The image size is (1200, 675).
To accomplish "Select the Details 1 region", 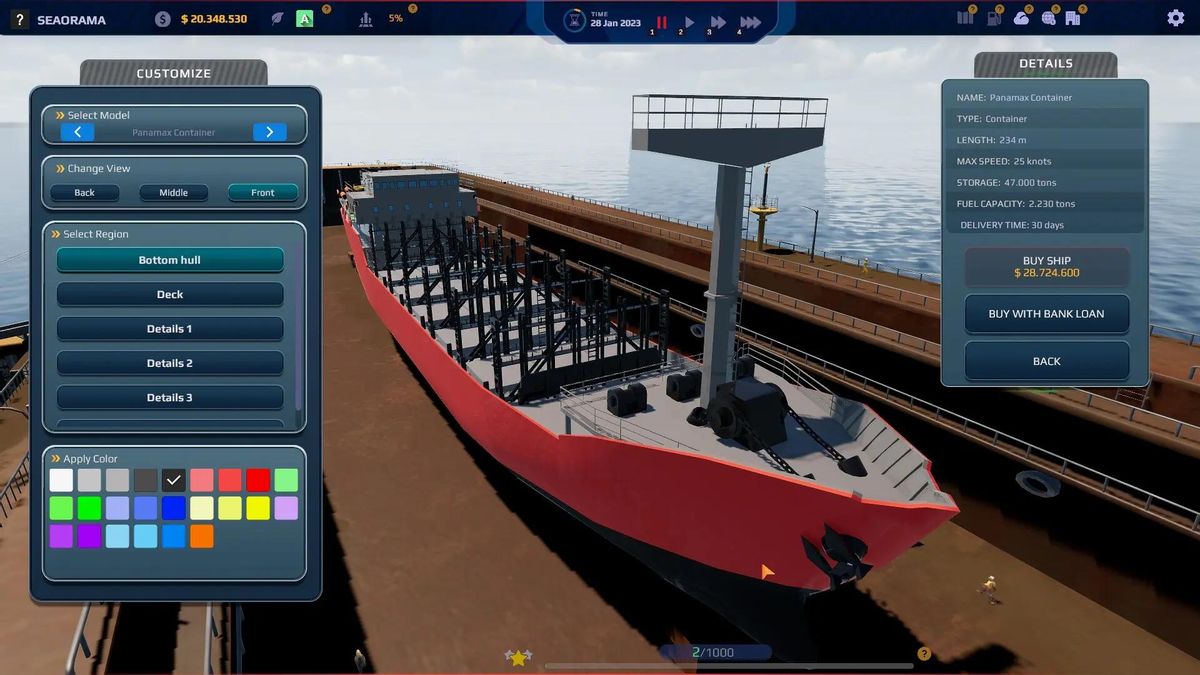I will coord(170,329).
